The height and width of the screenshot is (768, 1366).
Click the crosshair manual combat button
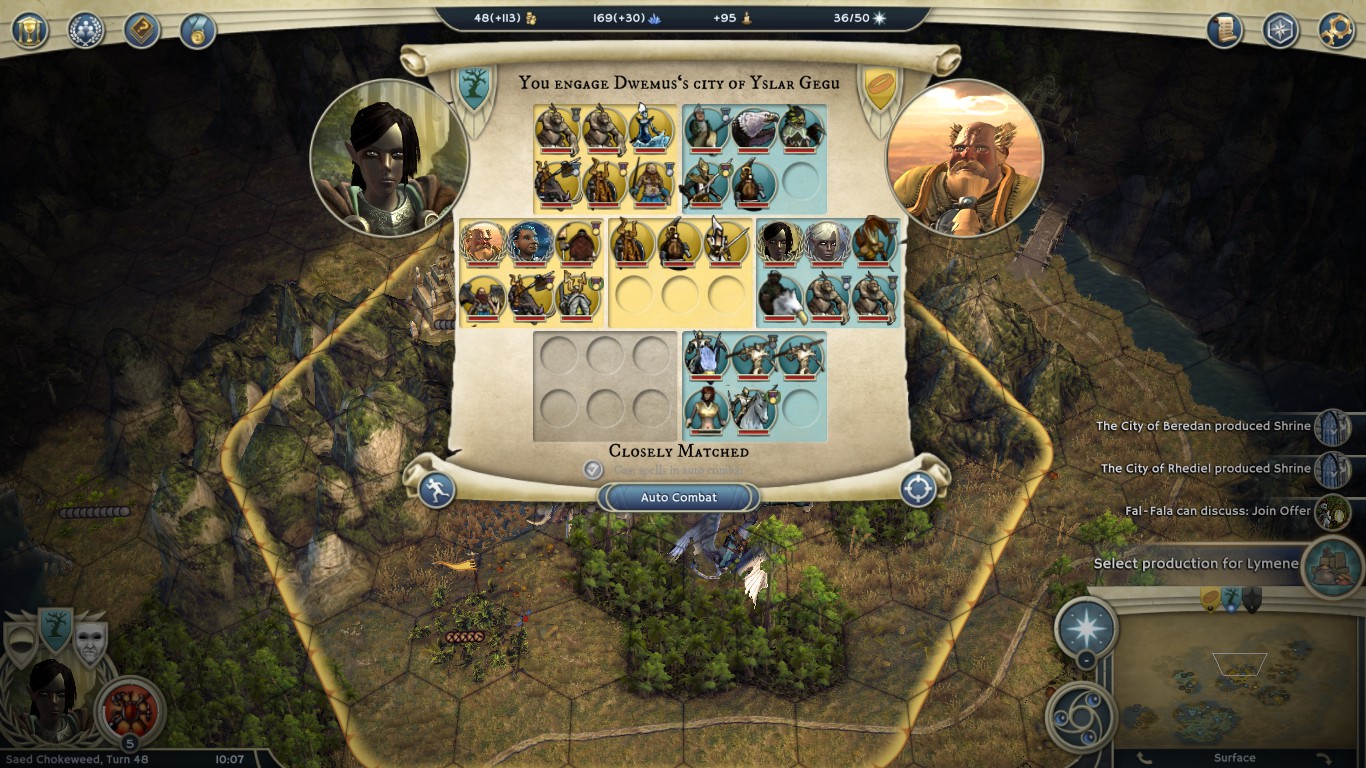918,489
